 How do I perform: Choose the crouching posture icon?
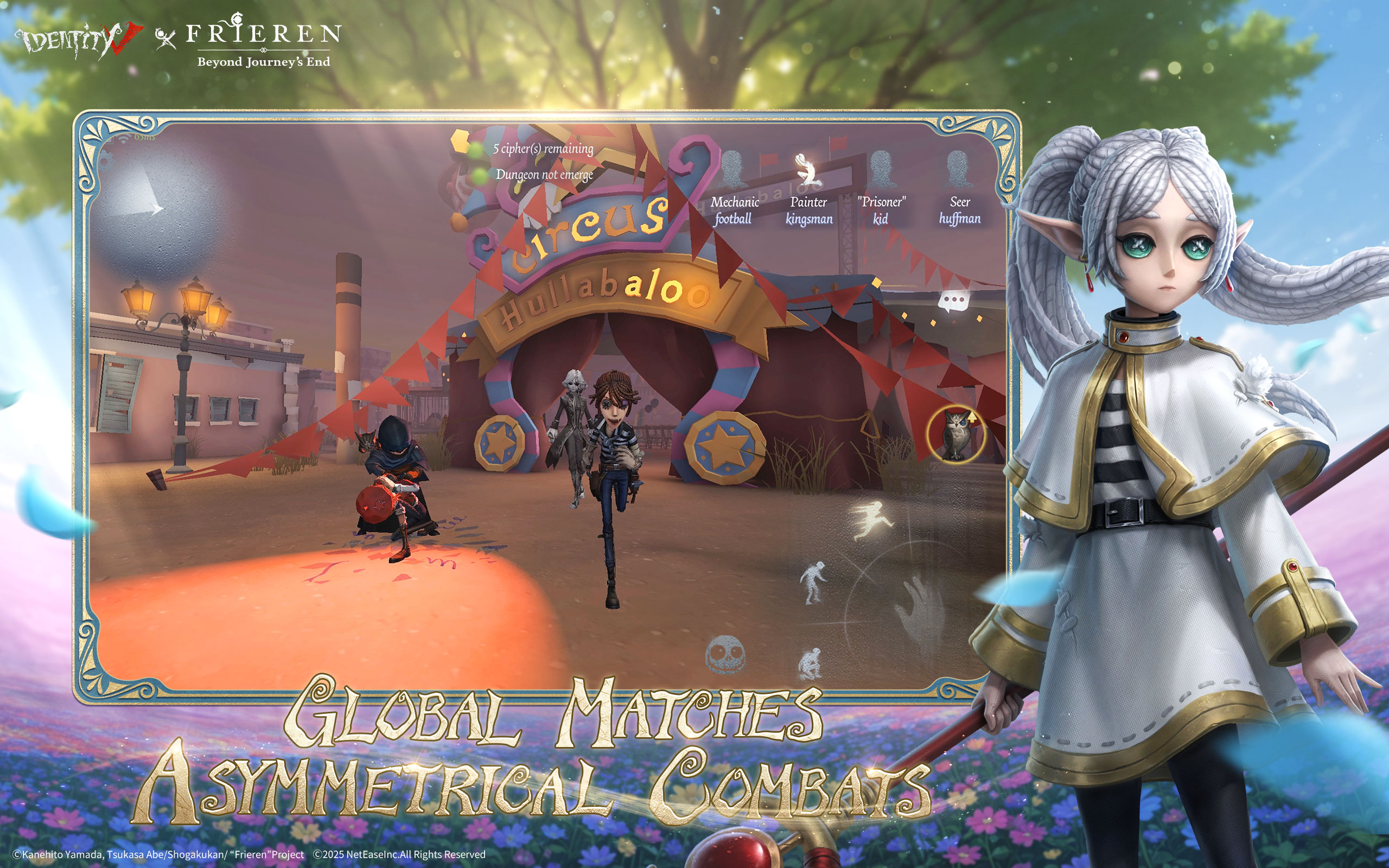tap(810, 663)
